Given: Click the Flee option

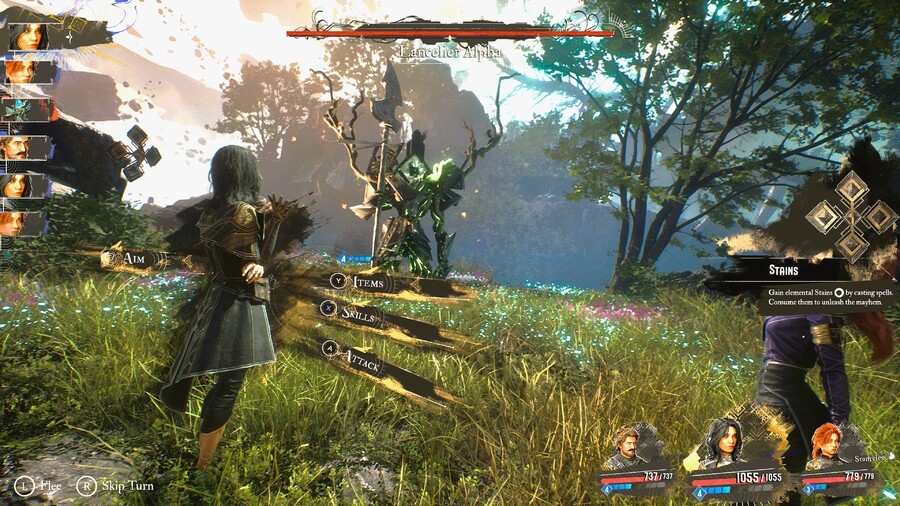Looking at the screenshot, I should [41, 486].
